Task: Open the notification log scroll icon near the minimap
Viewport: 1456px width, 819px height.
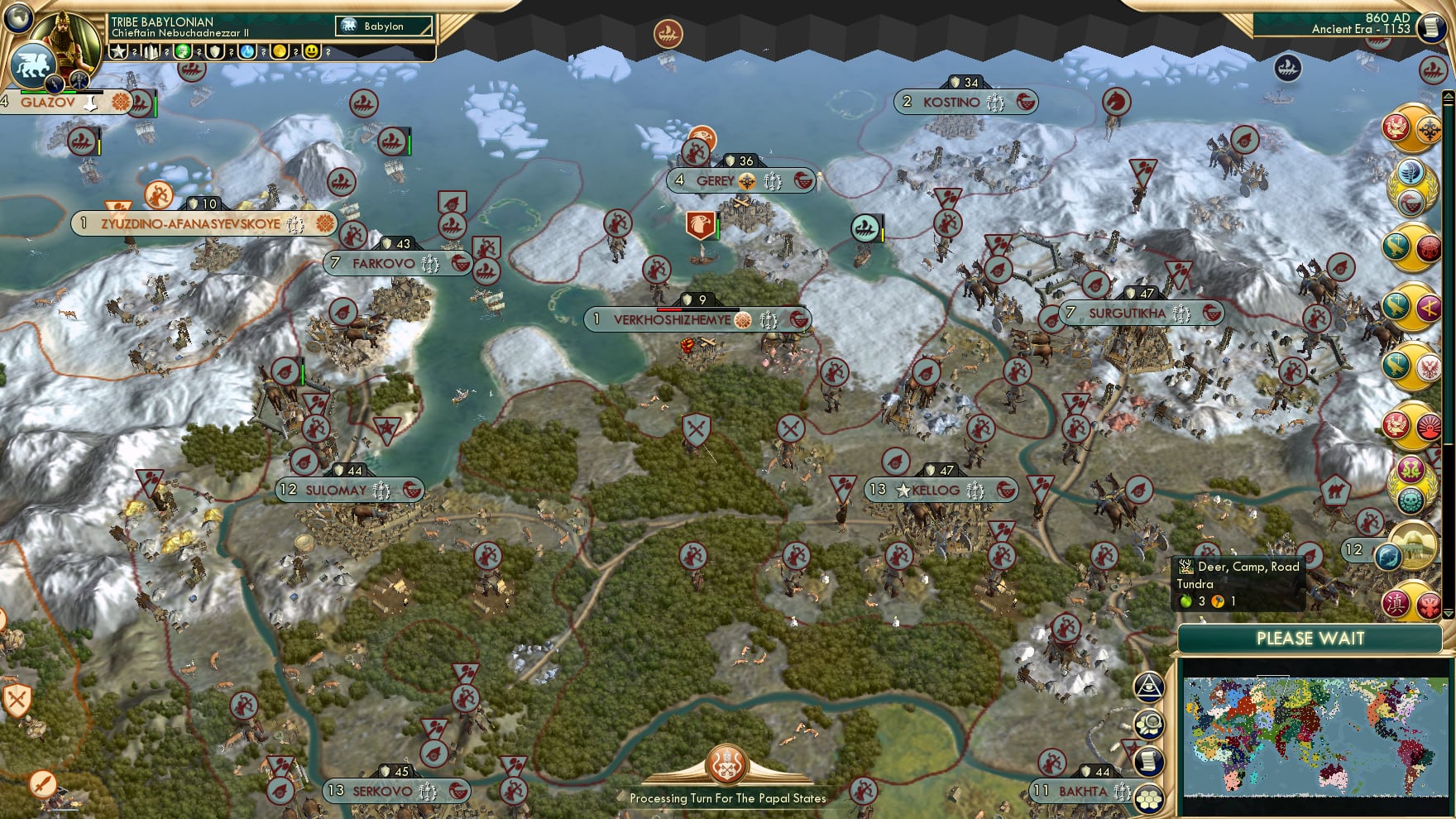Action: coord(1148,760)
